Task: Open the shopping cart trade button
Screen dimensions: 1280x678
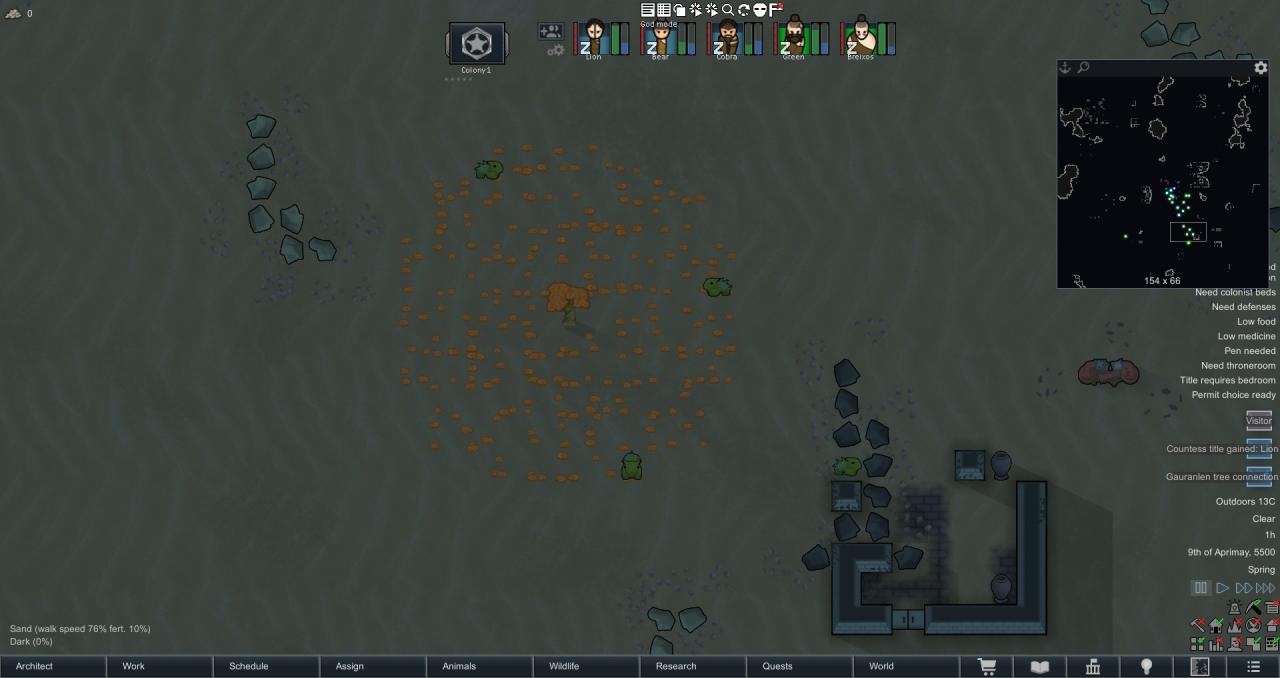Action: point(987,667)
